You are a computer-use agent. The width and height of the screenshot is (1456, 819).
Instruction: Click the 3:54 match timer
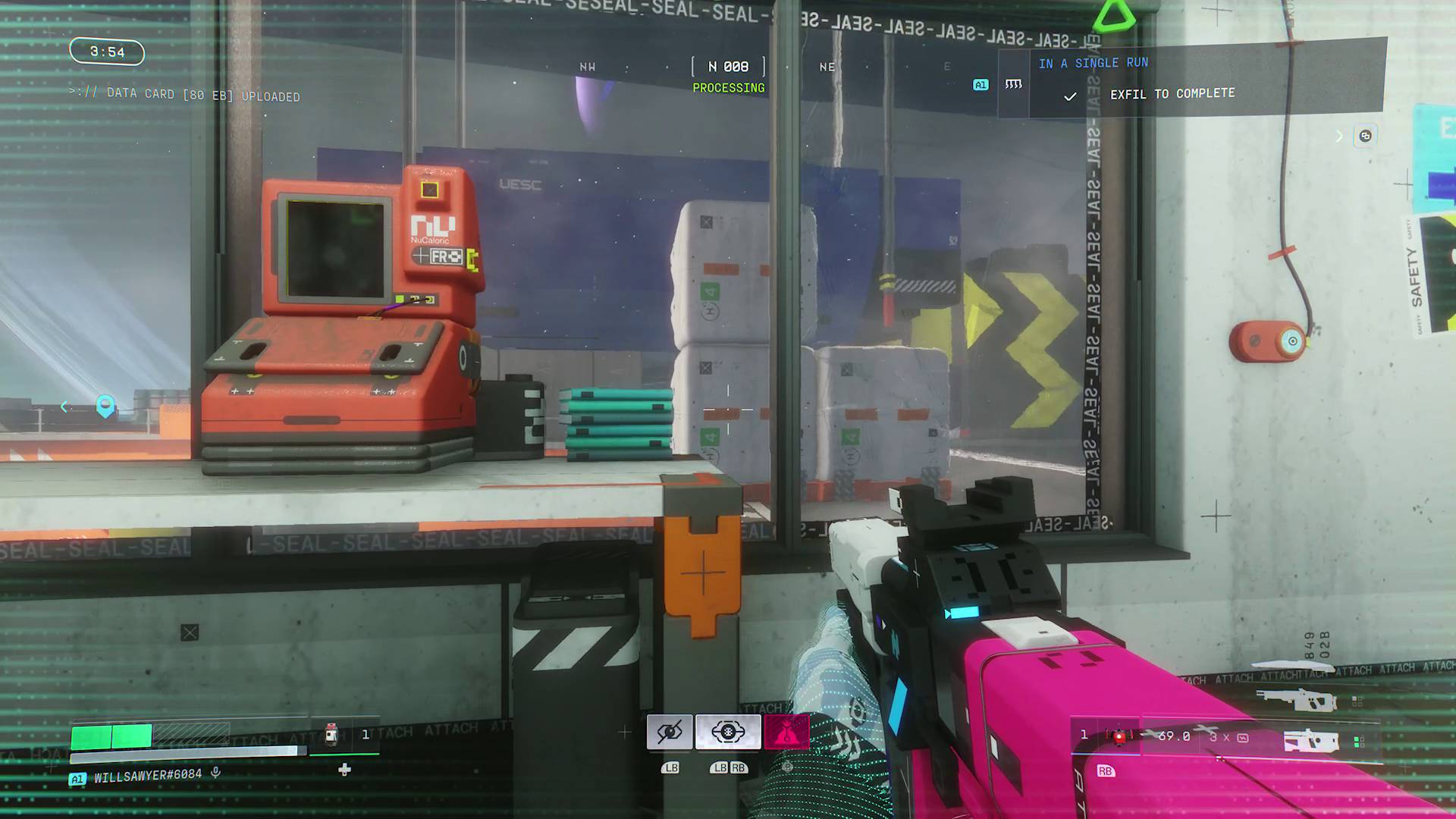click(106, 52)
